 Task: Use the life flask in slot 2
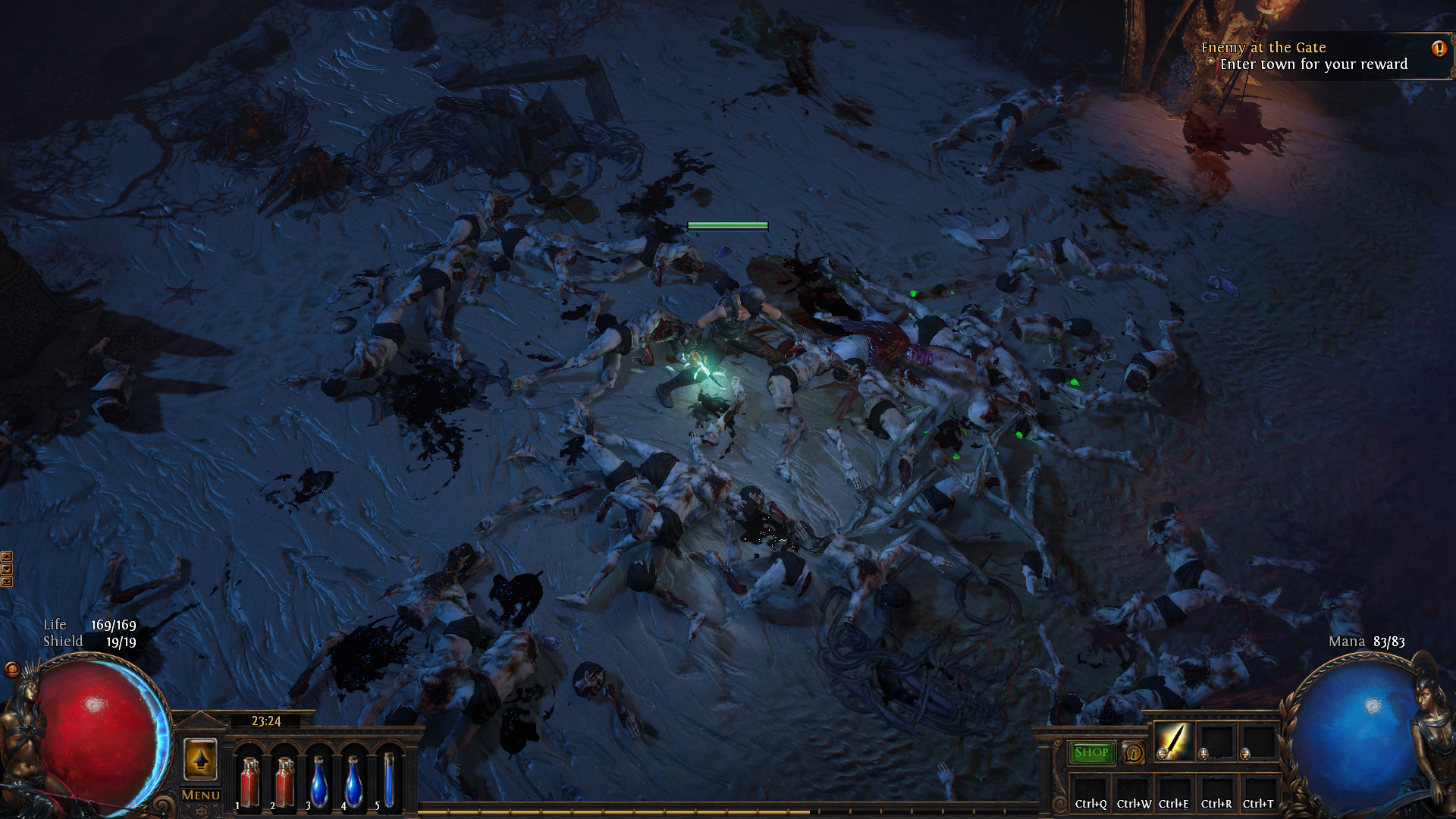[285, 782]
